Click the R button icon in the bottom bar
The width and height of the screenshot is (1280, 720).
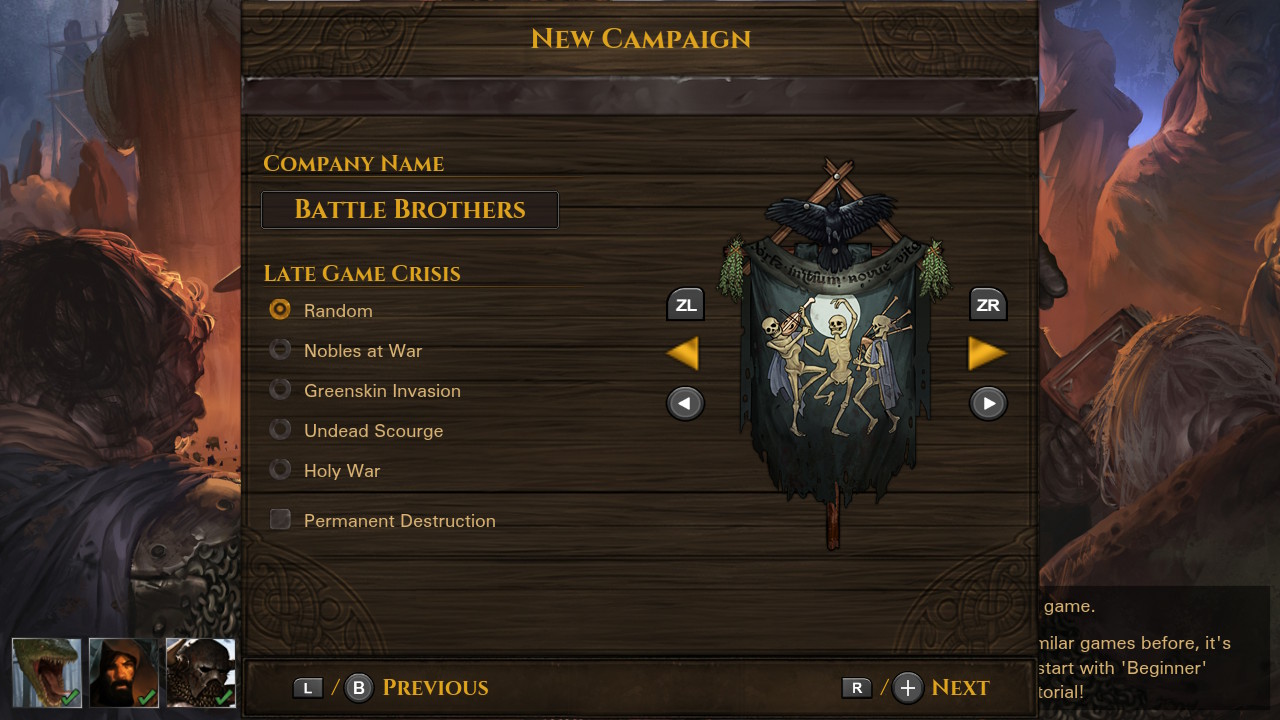(x=856, y=687)
